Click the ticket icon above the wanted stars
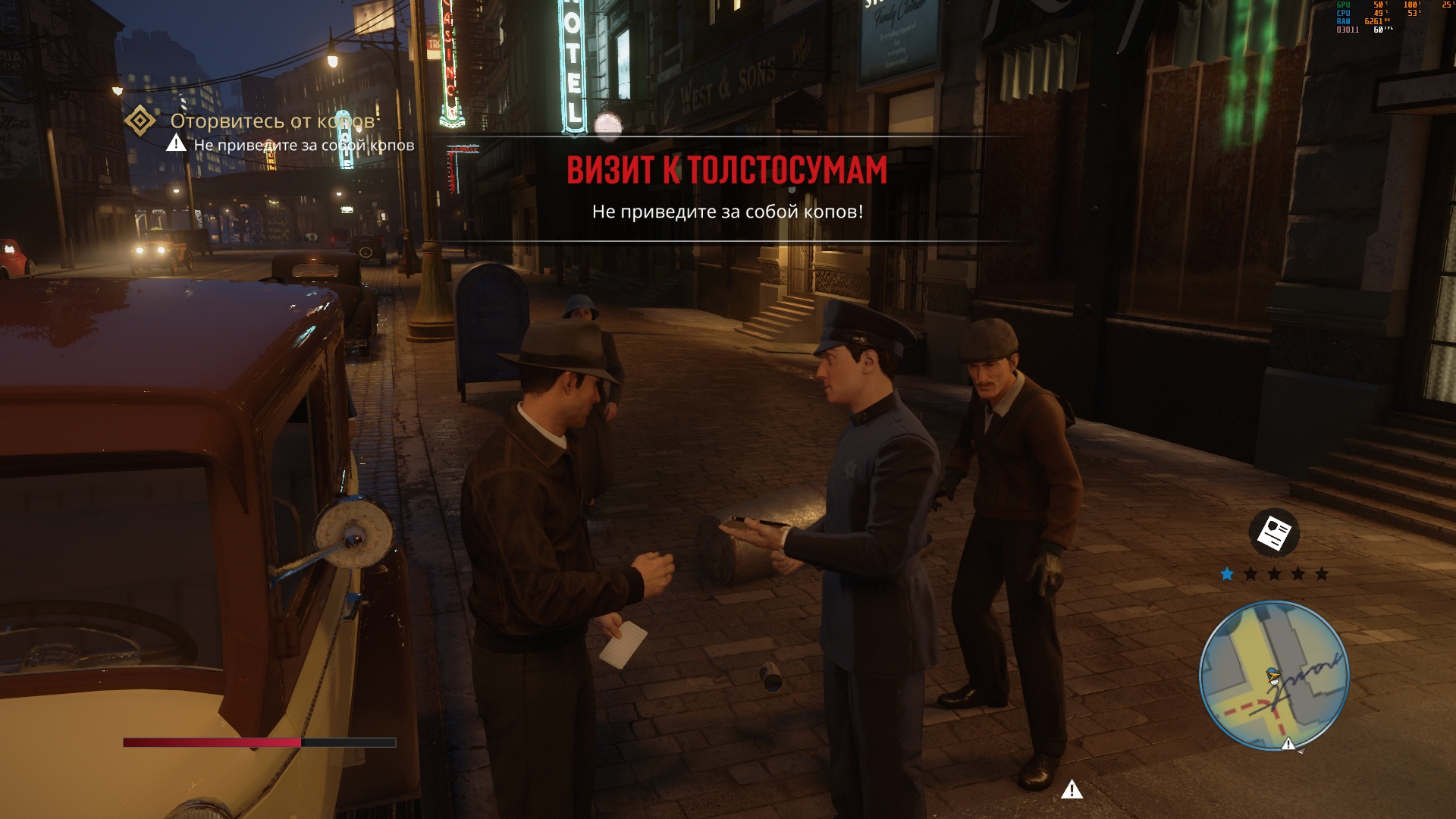 click(1274, 533)
